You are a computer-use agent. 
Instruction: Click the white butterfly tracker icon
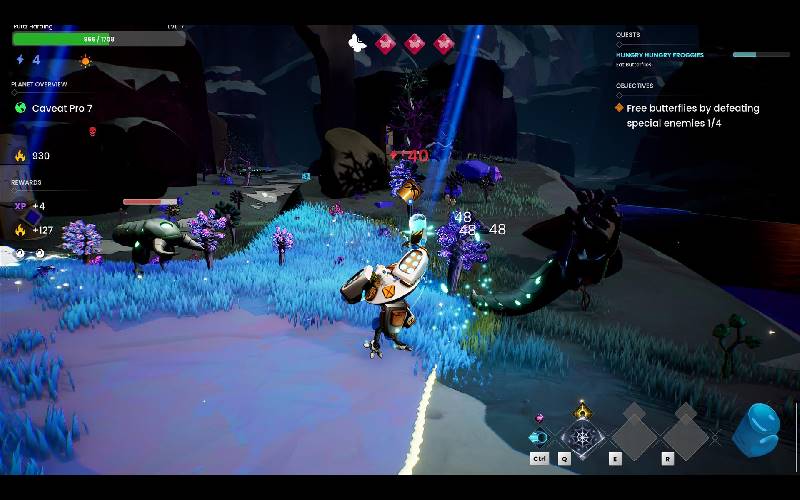[x=357, y=43]
